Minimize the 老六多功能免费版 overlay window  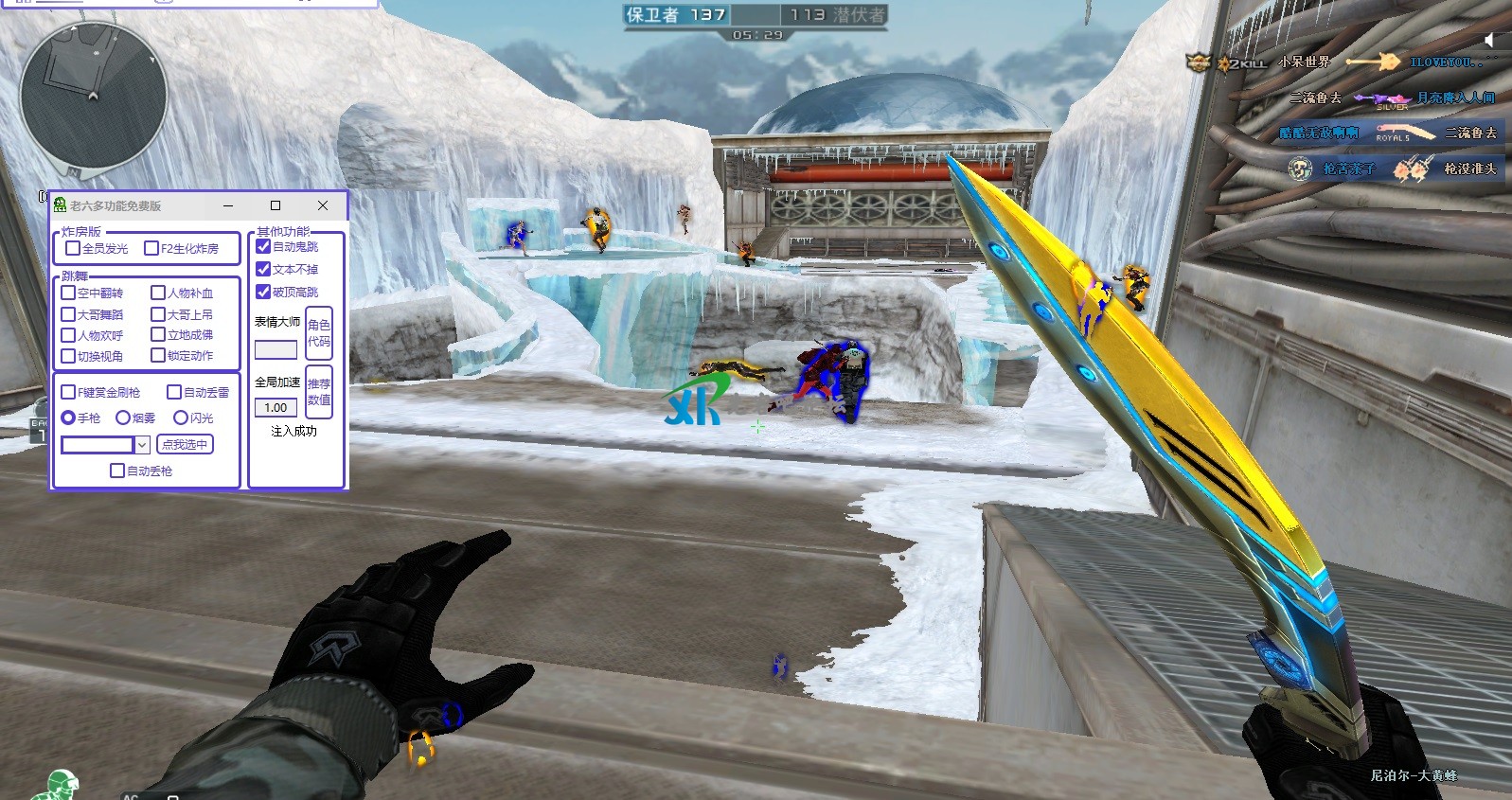tap(228, 205)
